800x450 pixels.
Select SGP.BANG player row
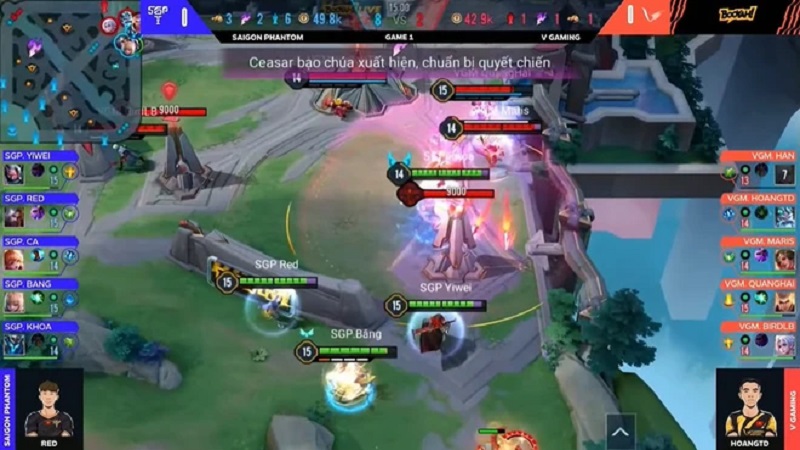click(x=40, y=296)
